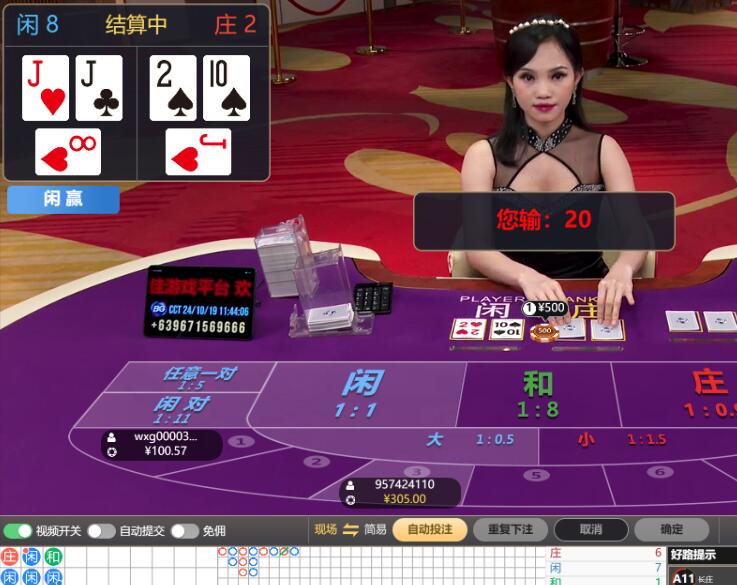This screenshot has height=585, width=737.
Task: Toggle the 免佣 commission-free switch
Action: (185, 530)
